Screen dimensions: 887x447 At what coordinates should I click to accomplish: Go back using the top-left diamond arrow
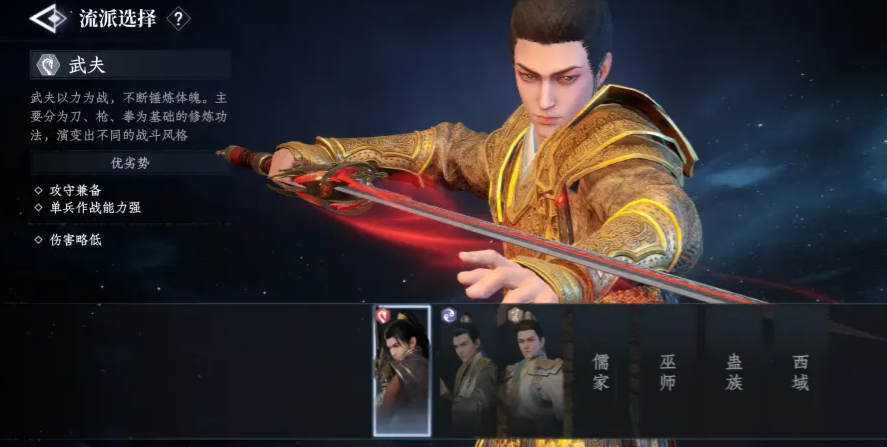45,19
